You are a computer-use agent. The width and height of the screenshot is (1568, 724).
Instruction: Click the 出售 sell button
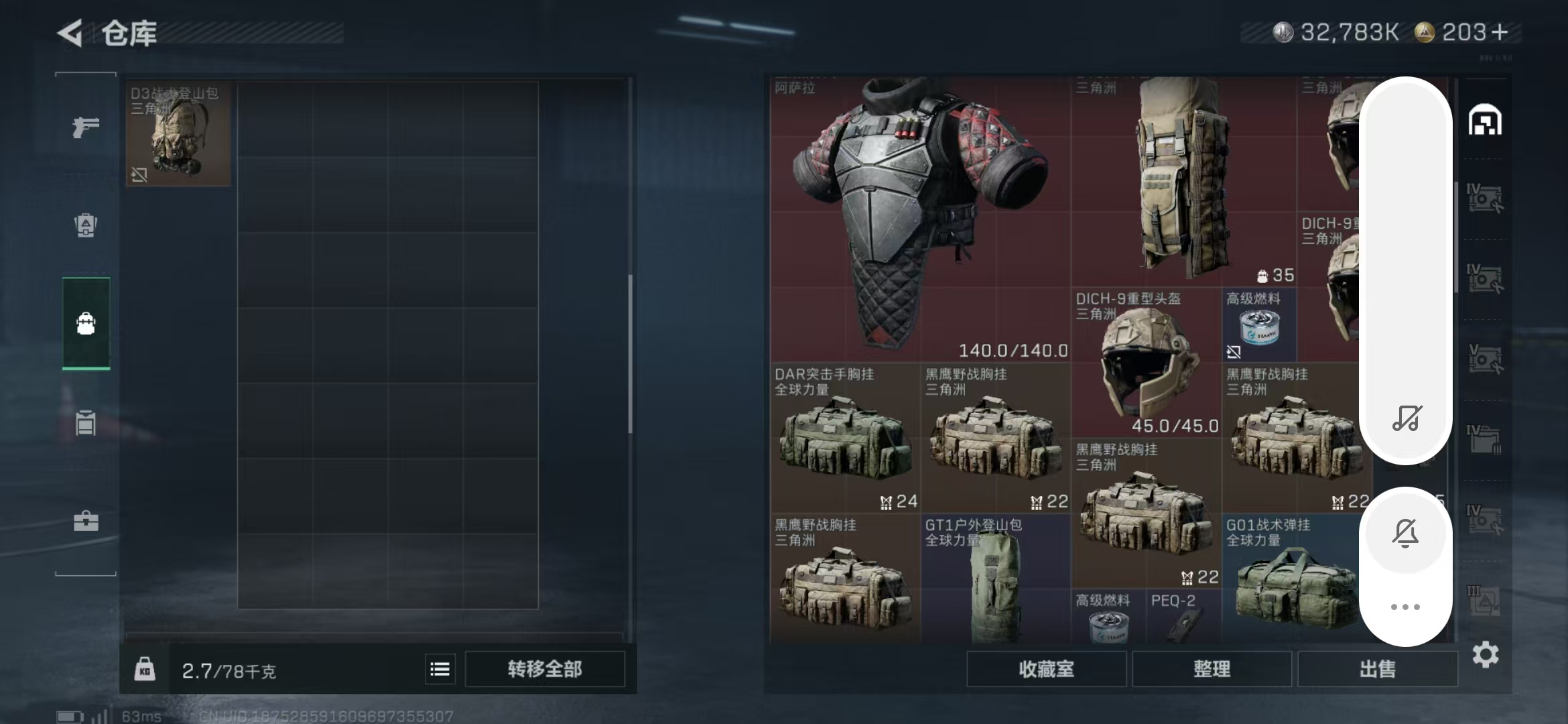point(1378,669)
